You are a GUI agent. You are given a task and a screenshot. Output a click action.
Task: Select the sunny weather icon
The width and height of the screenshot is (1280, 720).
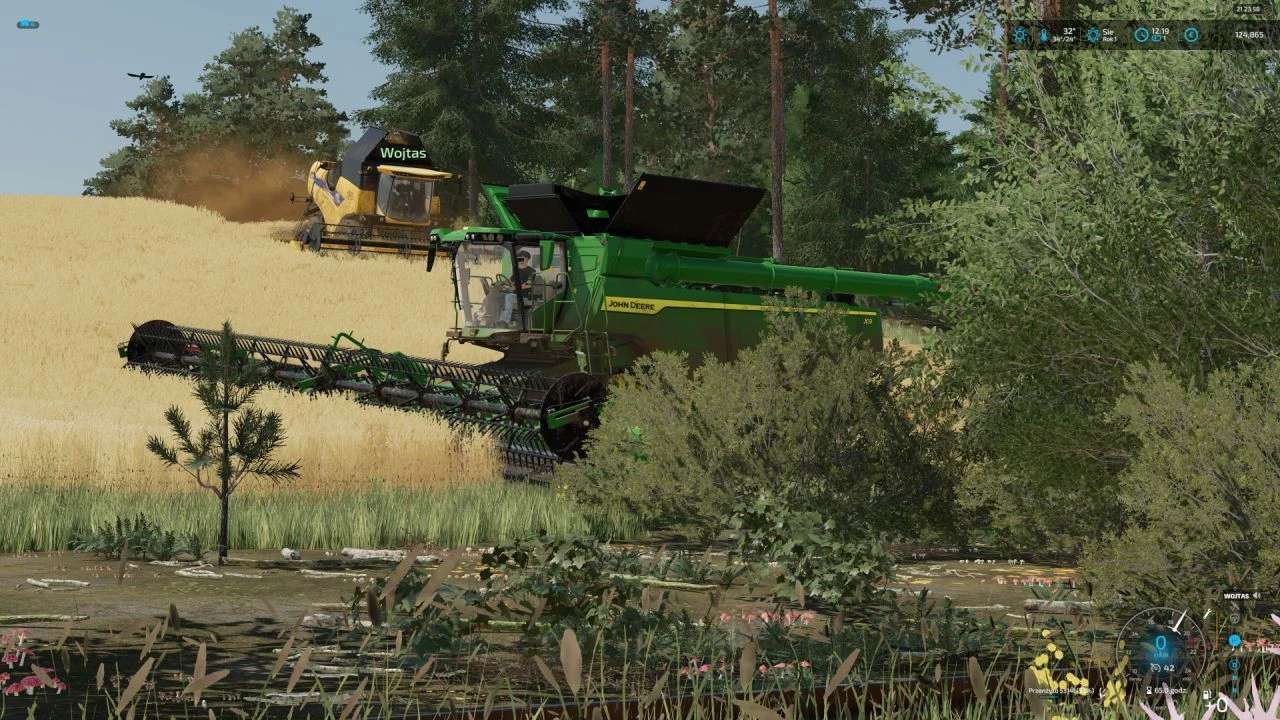(1020, 35)
